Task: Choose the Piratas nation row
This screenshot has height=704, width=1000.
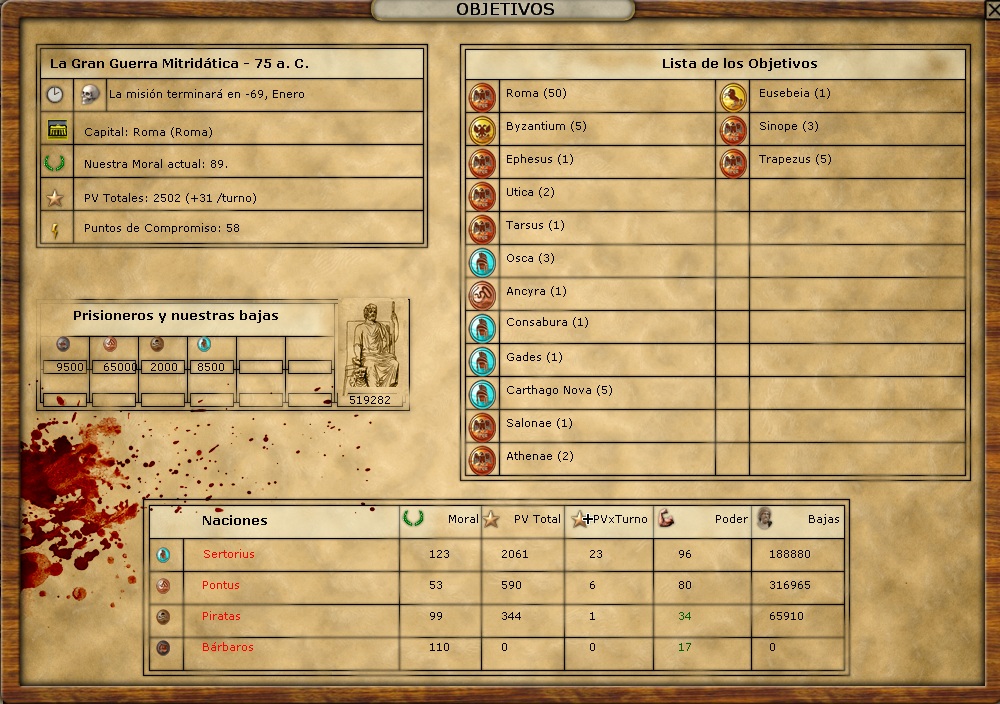Action: [x=221, y=617]
